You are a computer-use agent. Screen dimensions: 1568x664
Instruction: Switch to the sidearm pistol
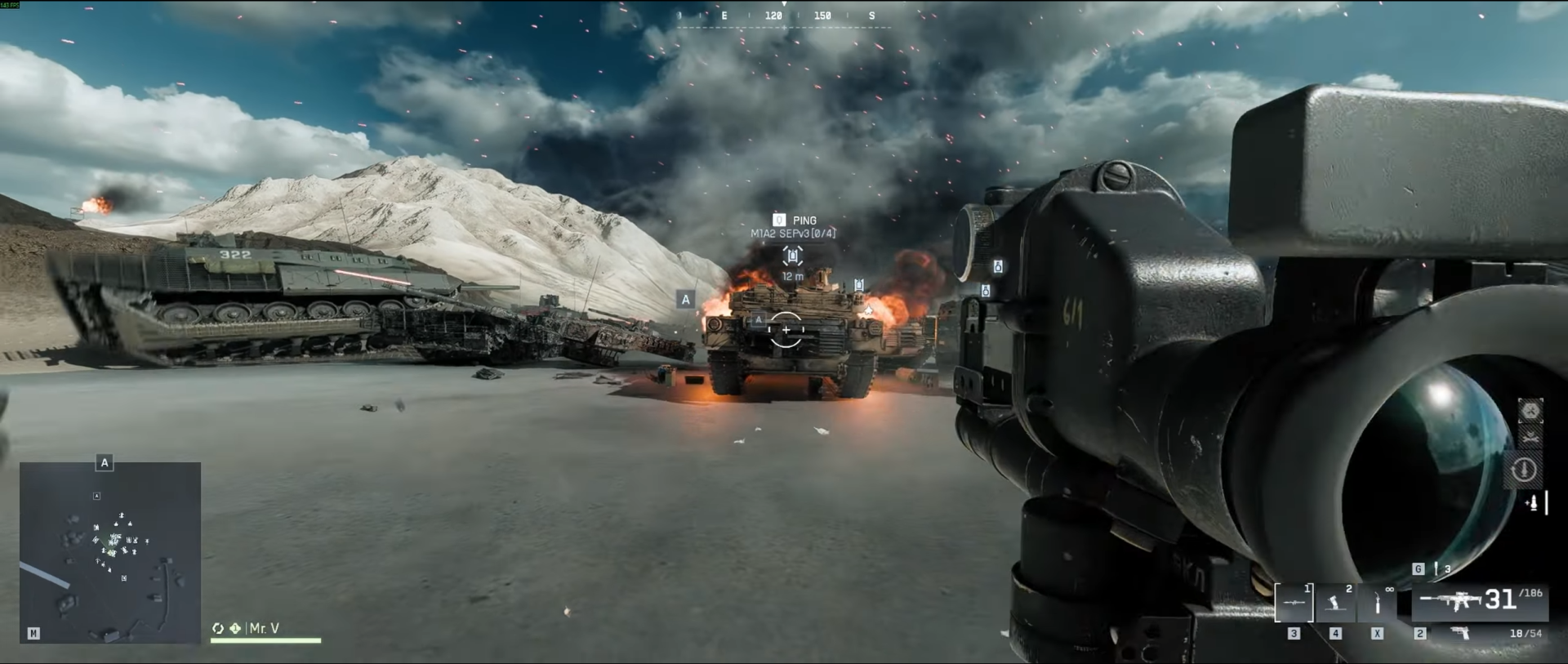(x=1459, y=633)
